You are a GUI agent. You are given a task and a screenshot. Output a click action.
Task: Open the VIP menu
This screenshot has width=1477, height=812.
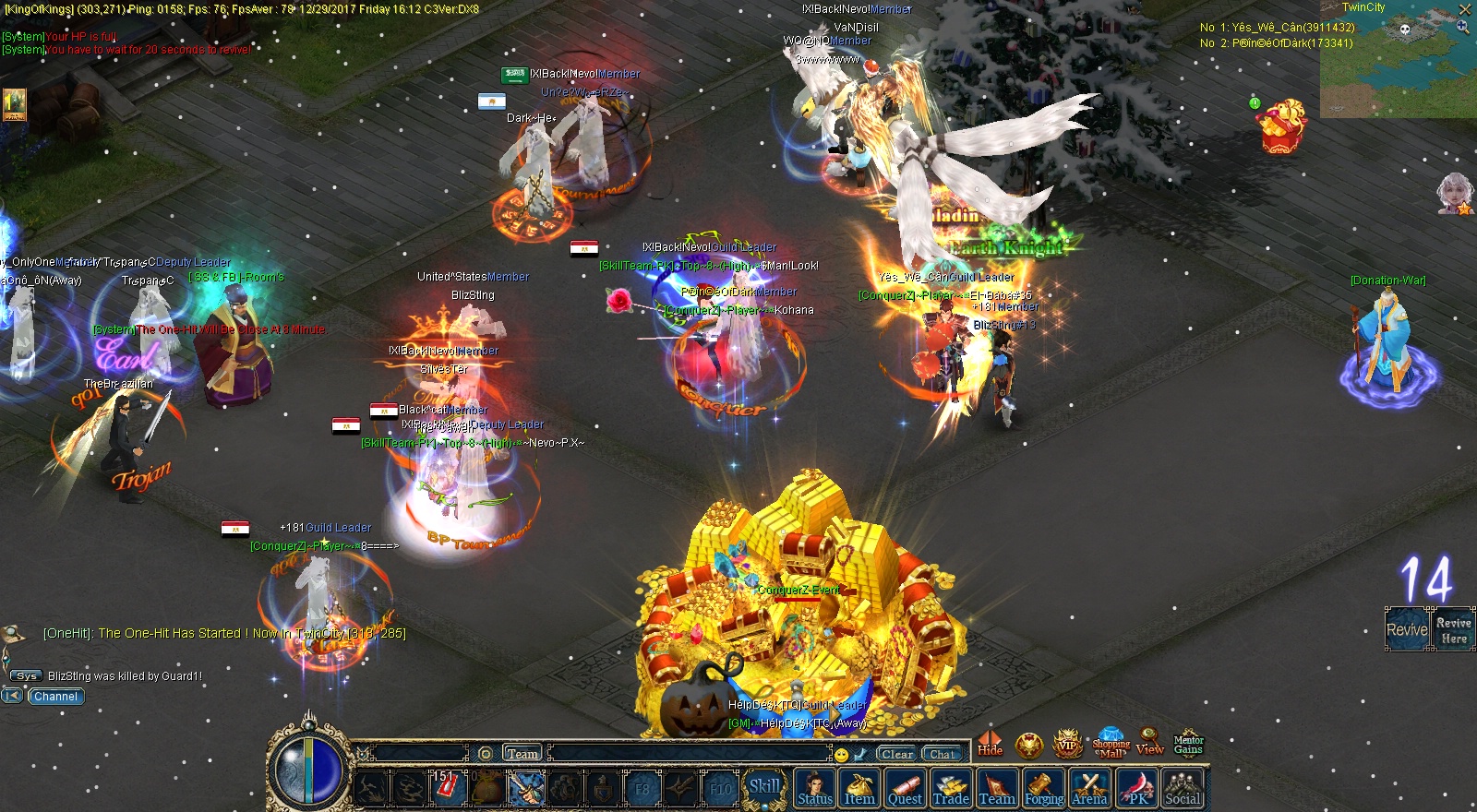click(1068, 744)
